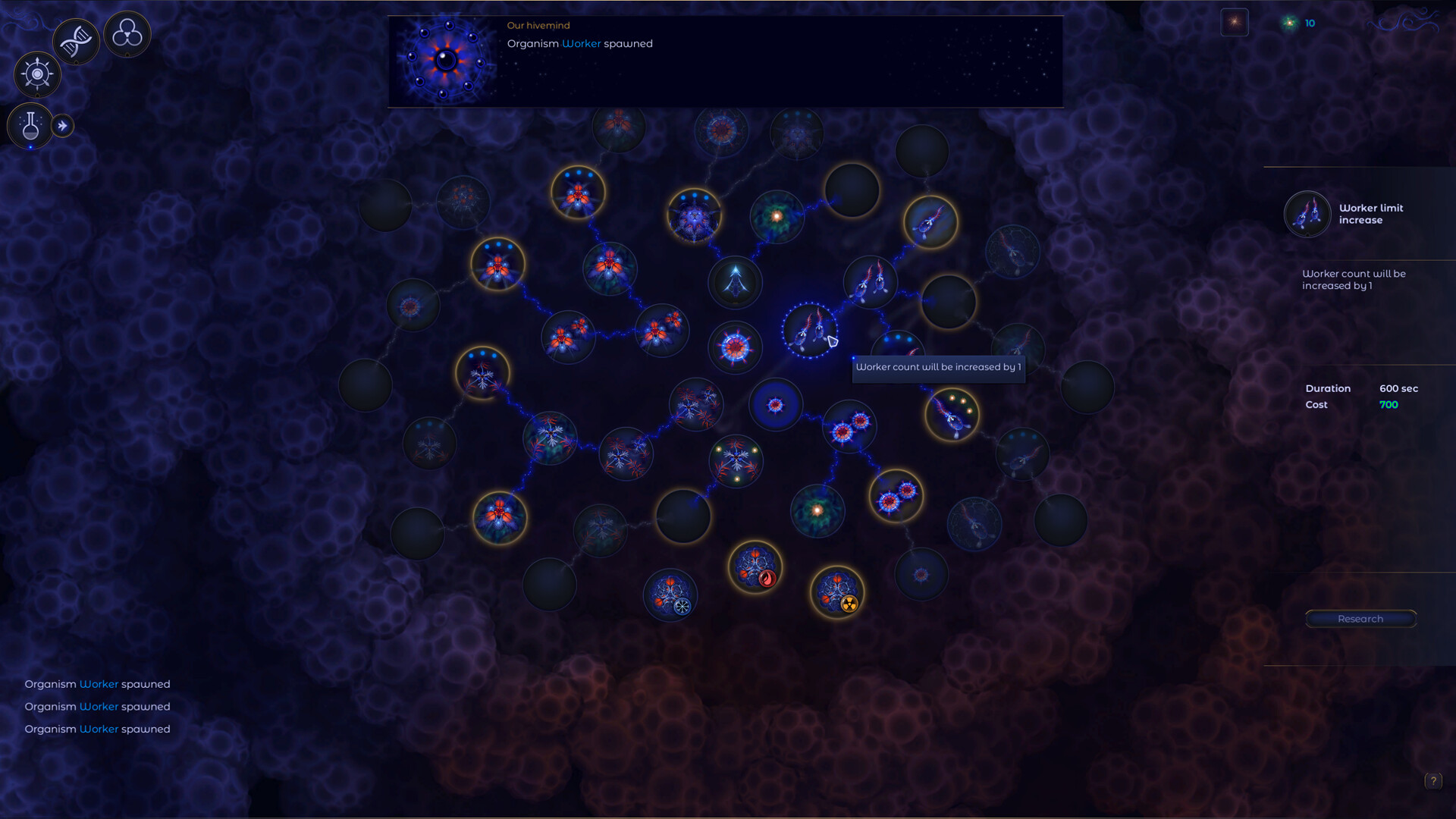The height and width of the screenshot is (819, 1456).
Task: Click the orange spark slot at top right
Action: pyautogui.click(x=1235, y=22)
